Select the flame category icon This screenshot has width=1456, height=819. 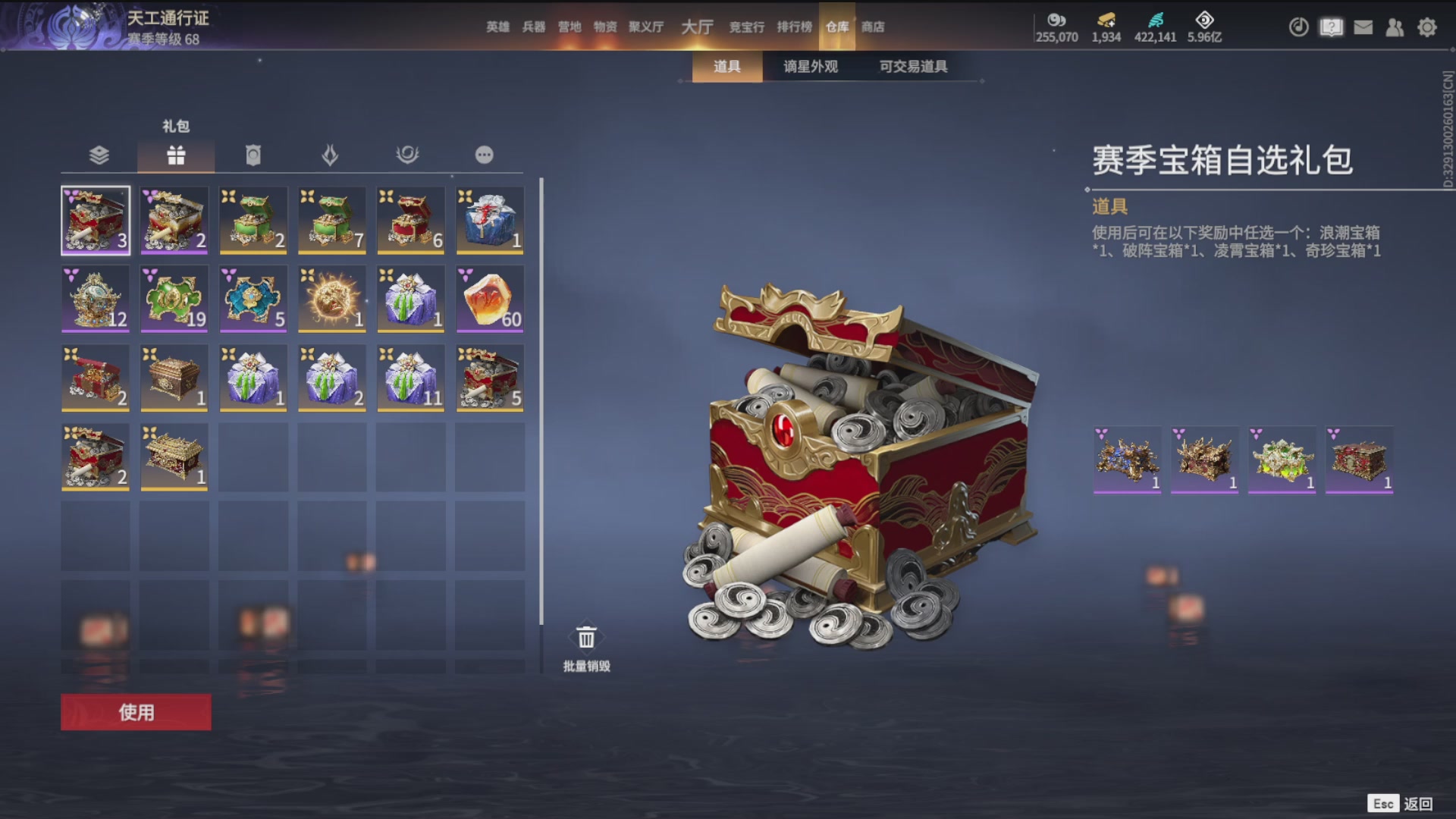[331, 155]
